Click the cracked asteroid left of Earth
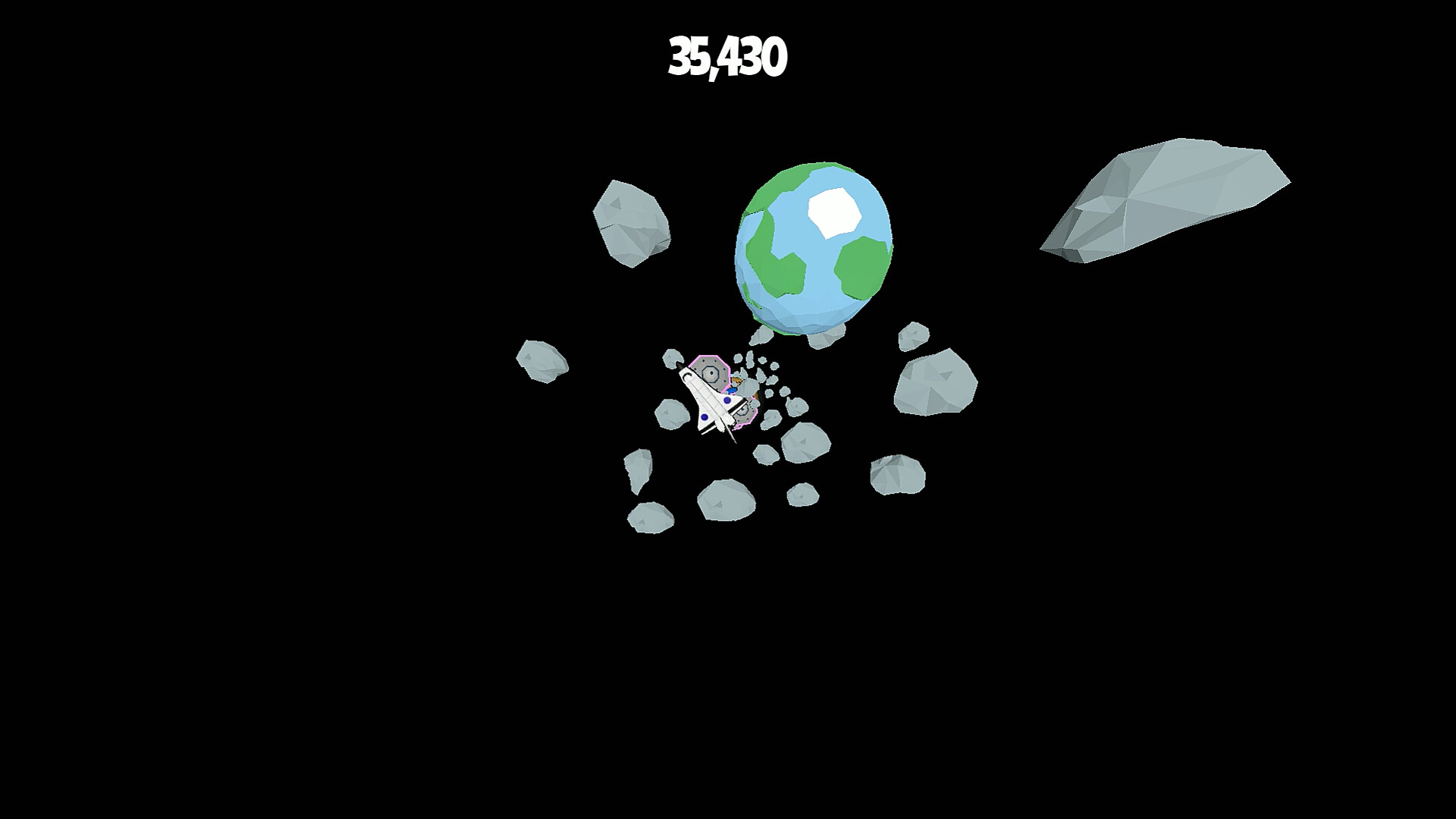This screenshot has width=1456, height=819. (x=633, y=224)
